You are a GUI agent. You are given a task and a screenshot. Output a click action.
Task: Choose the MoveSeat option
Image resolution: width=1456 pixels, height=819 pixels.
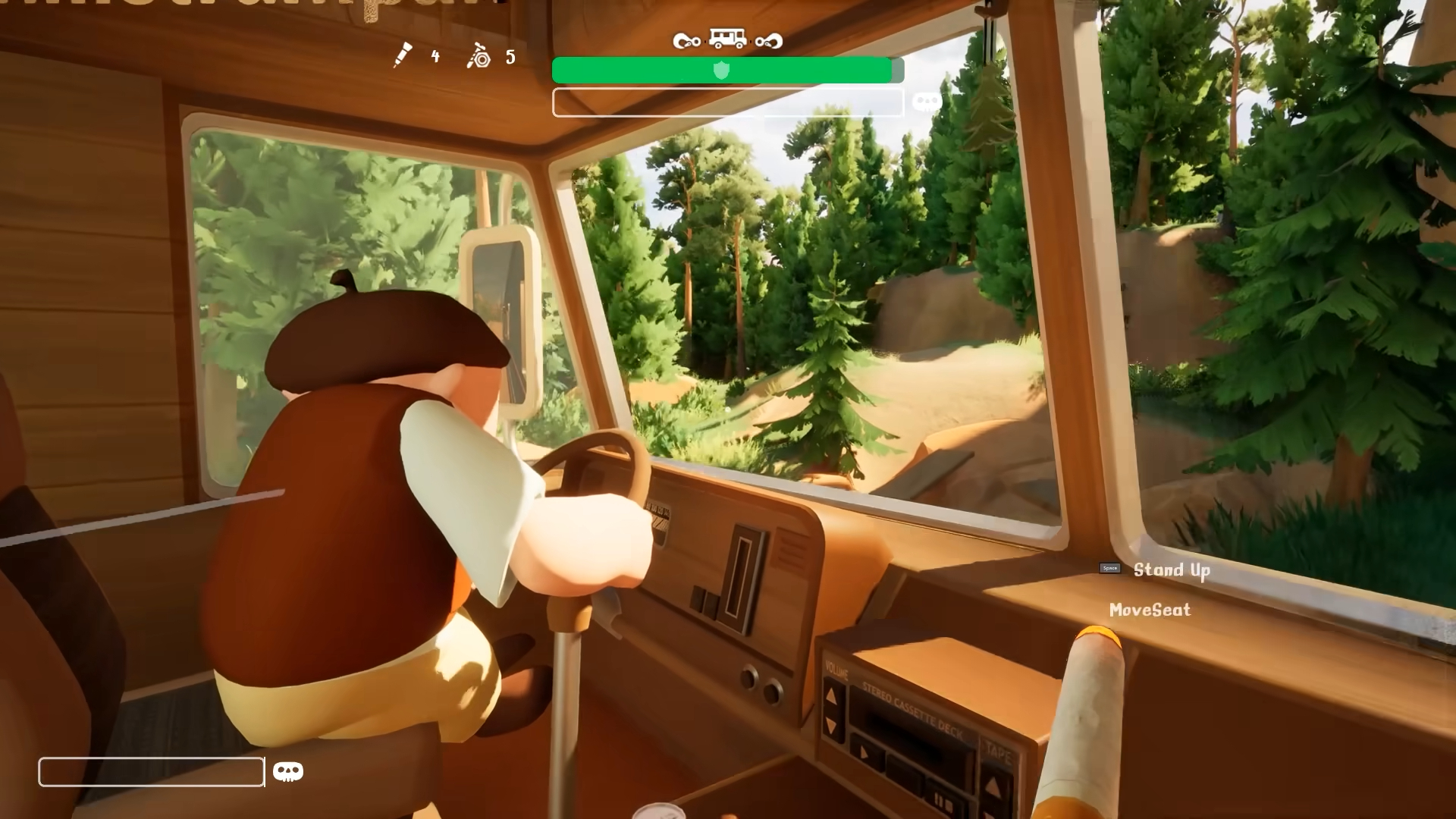coord(1150,610)
